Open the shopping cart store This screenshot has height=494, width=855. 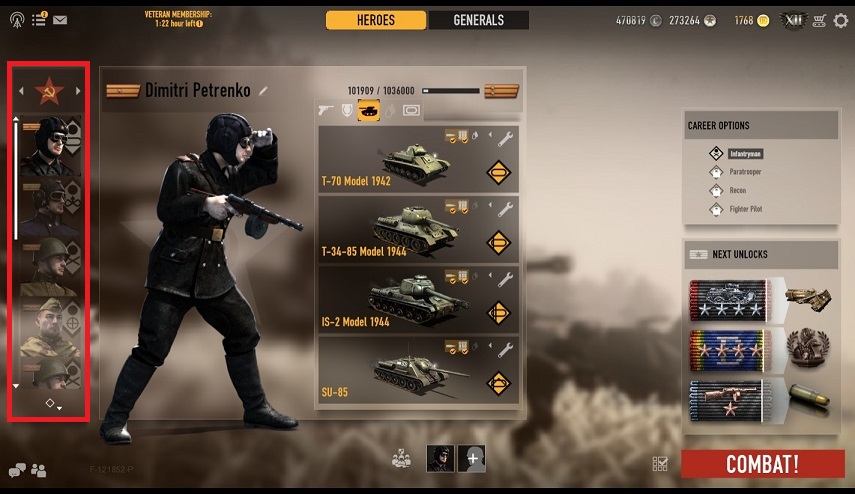[x=819, y=20]
